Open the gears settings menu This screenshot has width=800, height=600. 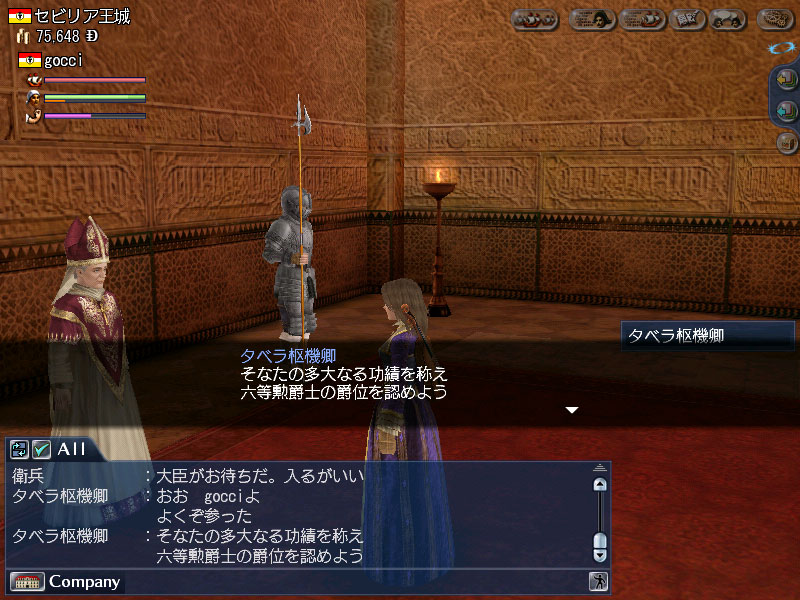(x=775, y=19)
